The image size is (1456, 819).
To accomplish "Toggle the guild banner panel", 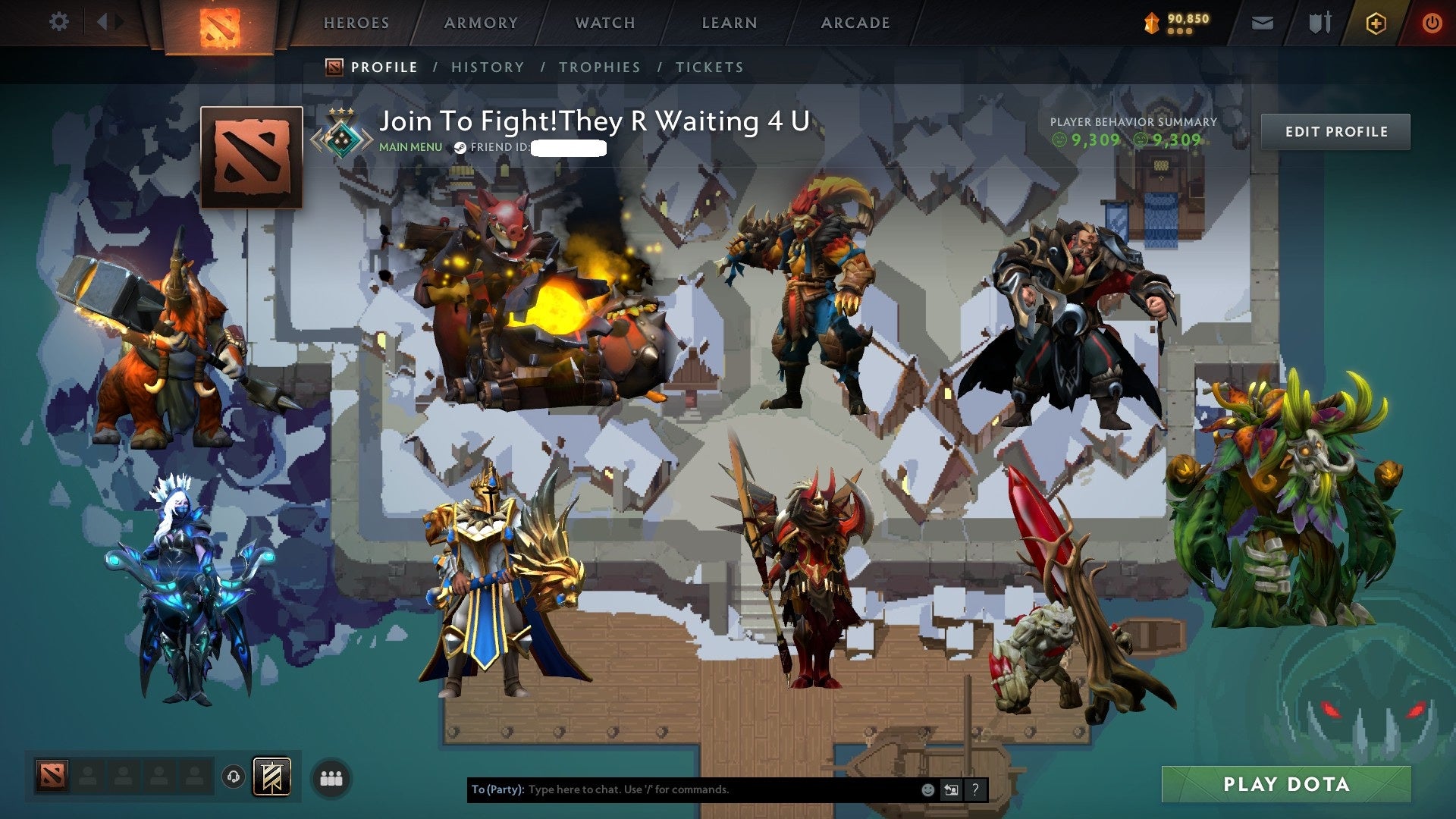I will pos(273,775).
